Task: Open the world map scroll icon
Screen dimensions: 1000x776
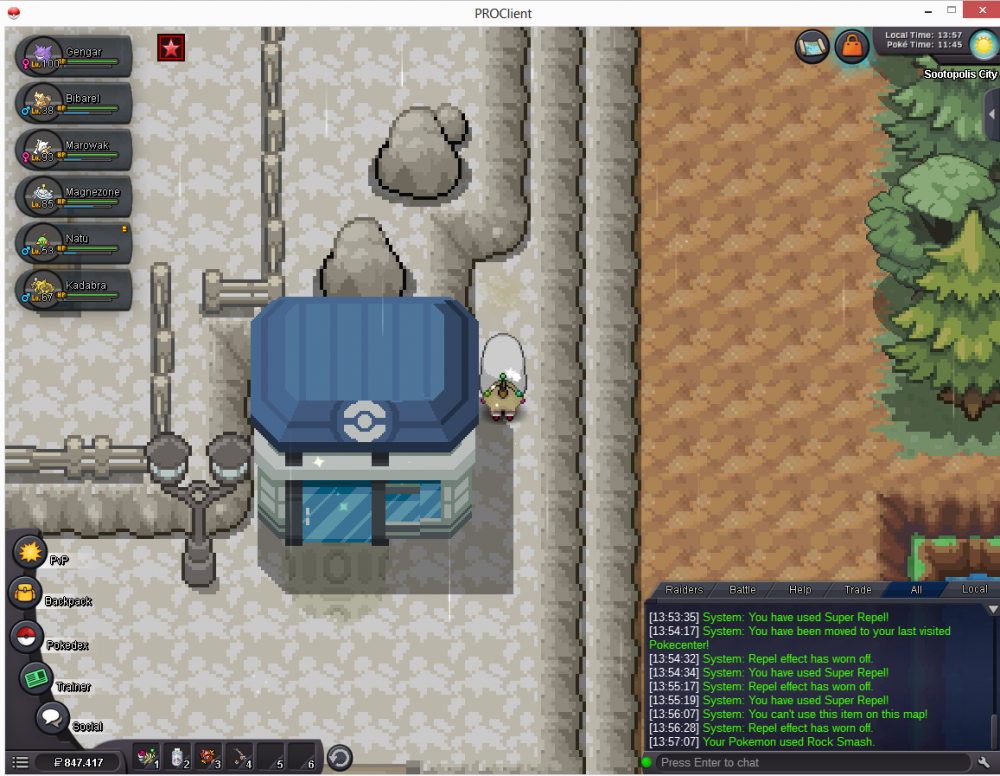Action: coord(811,46)
